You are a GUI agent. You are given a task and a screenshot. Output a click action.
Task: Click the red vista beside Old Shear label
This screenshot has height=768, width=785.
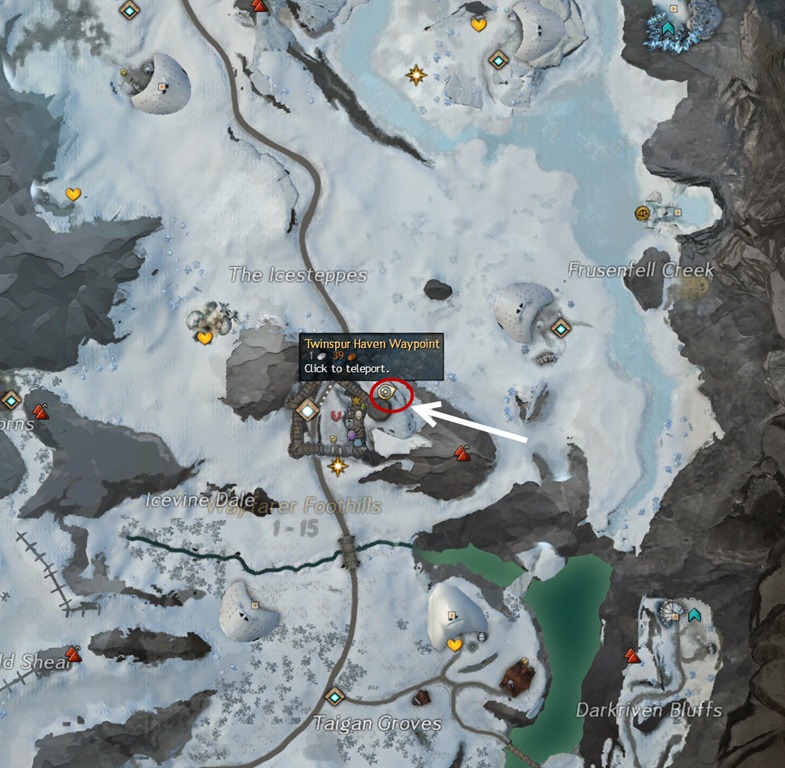tap(72, 655)
